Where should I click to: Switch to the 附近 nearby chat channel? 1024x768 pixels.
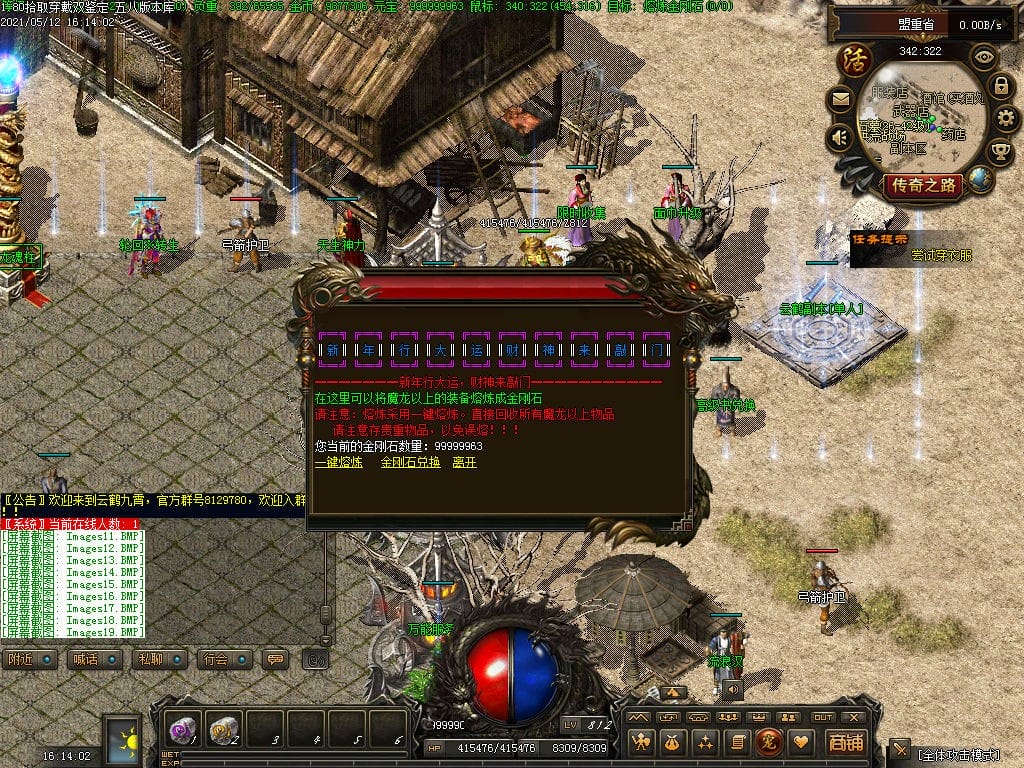(x=26, y=659)
